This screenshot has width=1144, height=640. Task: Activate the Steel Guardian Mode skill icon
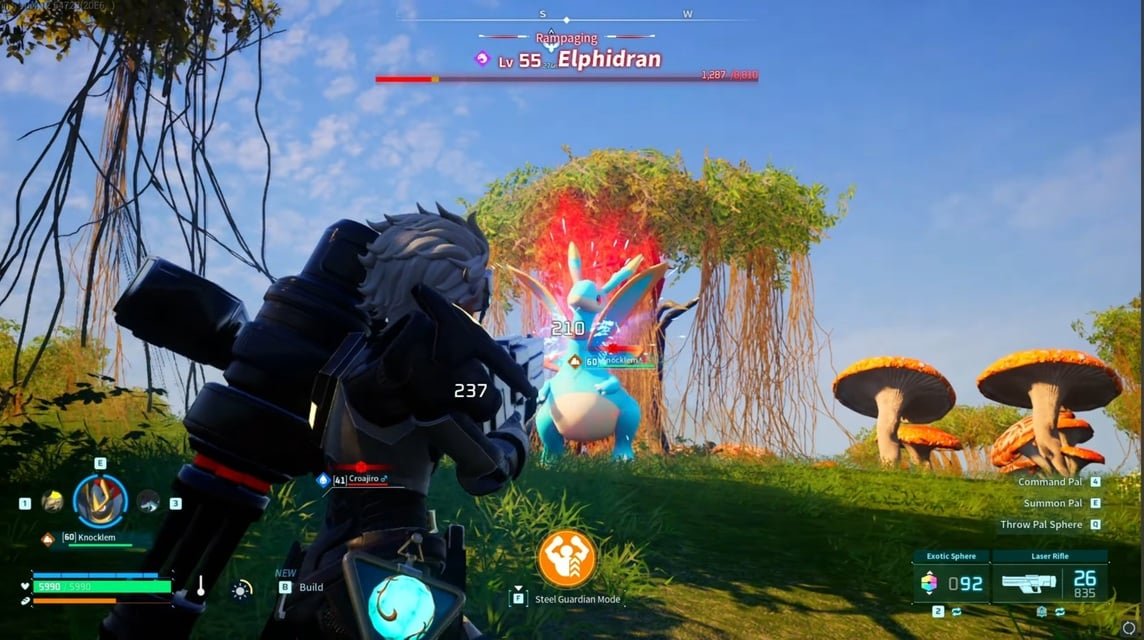(566, 558)
